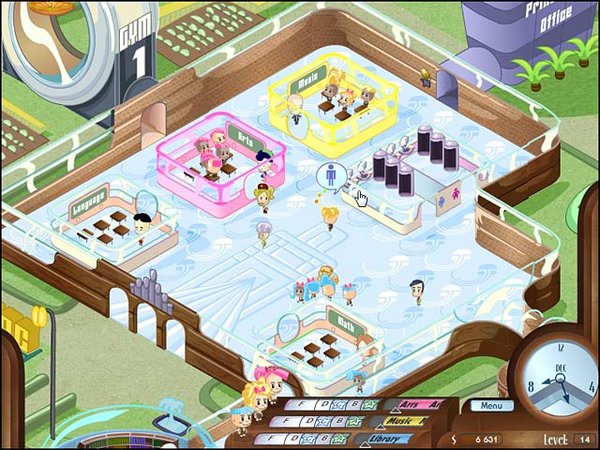Open the Menu button
The image size is (600, 450).
pos(489,406)
